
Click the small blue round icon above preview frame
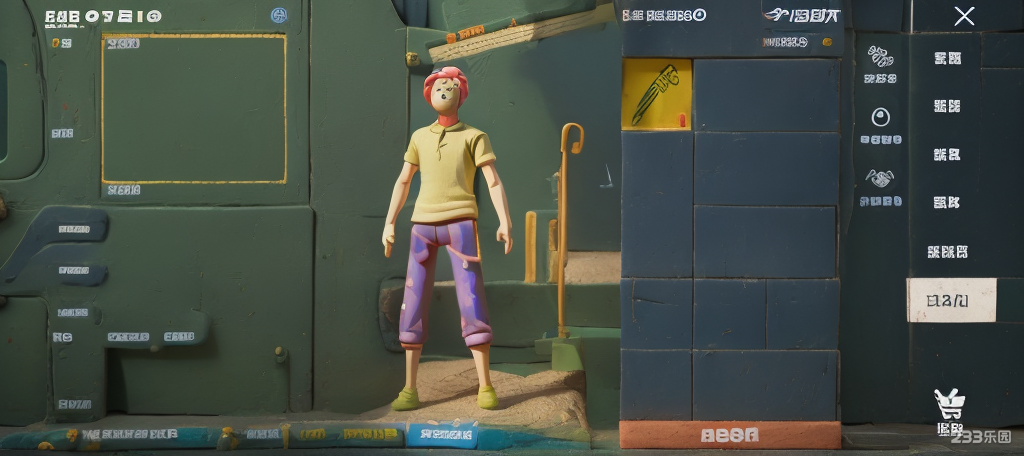279,15
